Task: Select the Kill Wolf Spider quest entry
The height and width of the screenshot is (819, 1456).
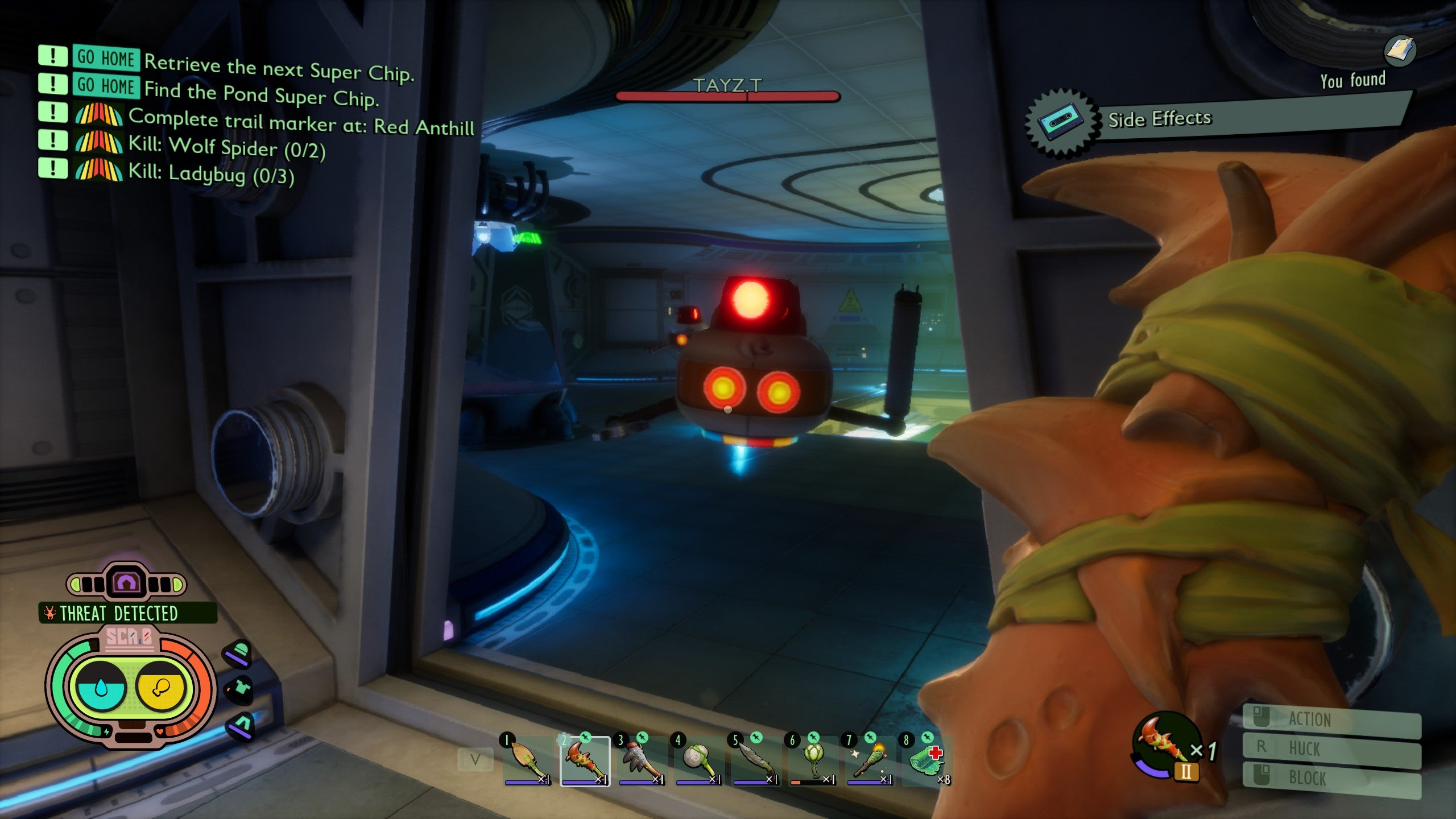Action: (x=226, y=147)
